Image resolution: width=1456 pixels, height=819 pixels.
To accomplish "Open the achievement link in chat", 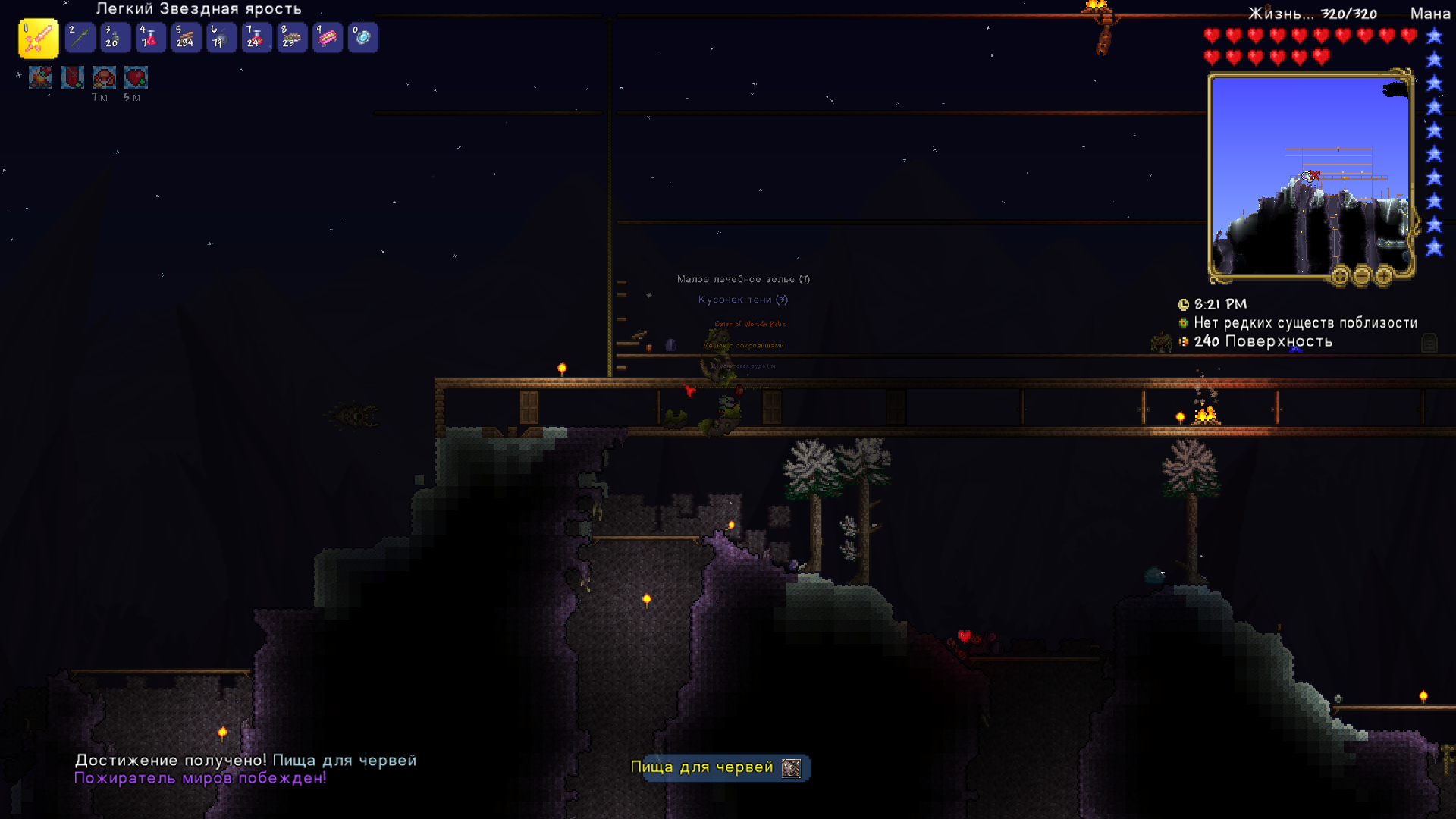I will (x=344, y=761).
